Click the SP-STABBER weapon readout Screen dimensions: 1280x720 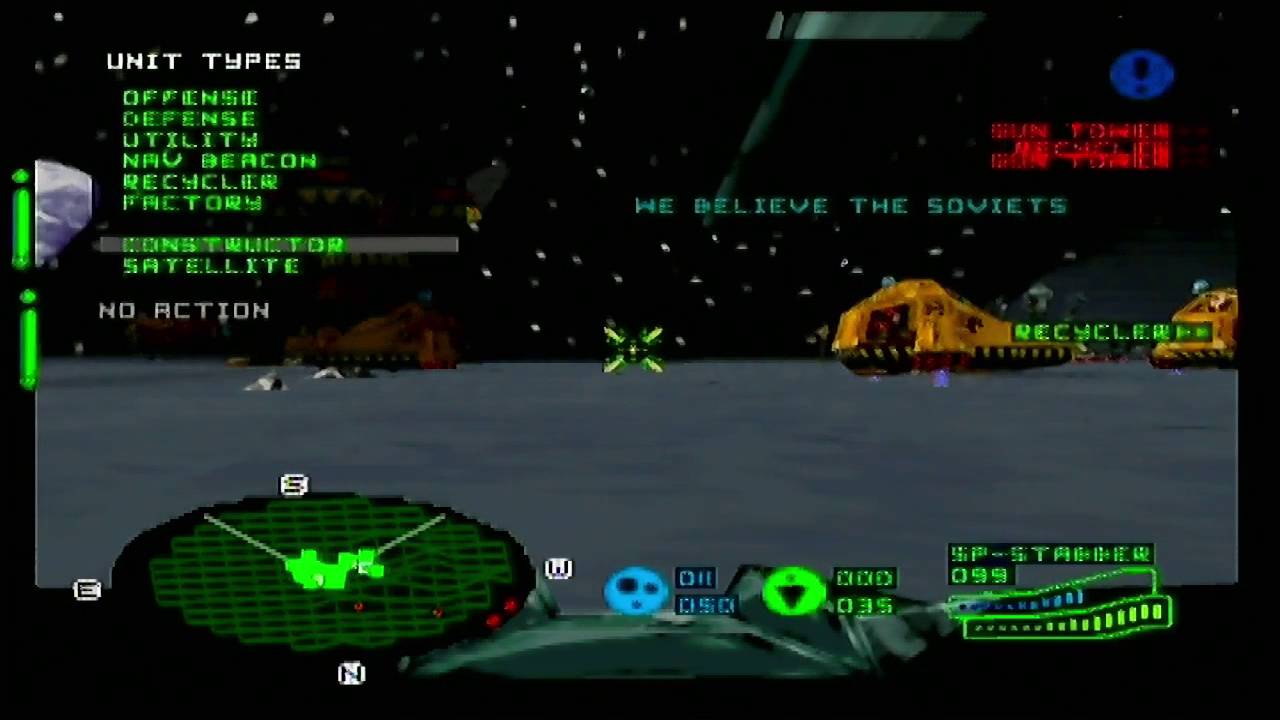[1050, 555]
